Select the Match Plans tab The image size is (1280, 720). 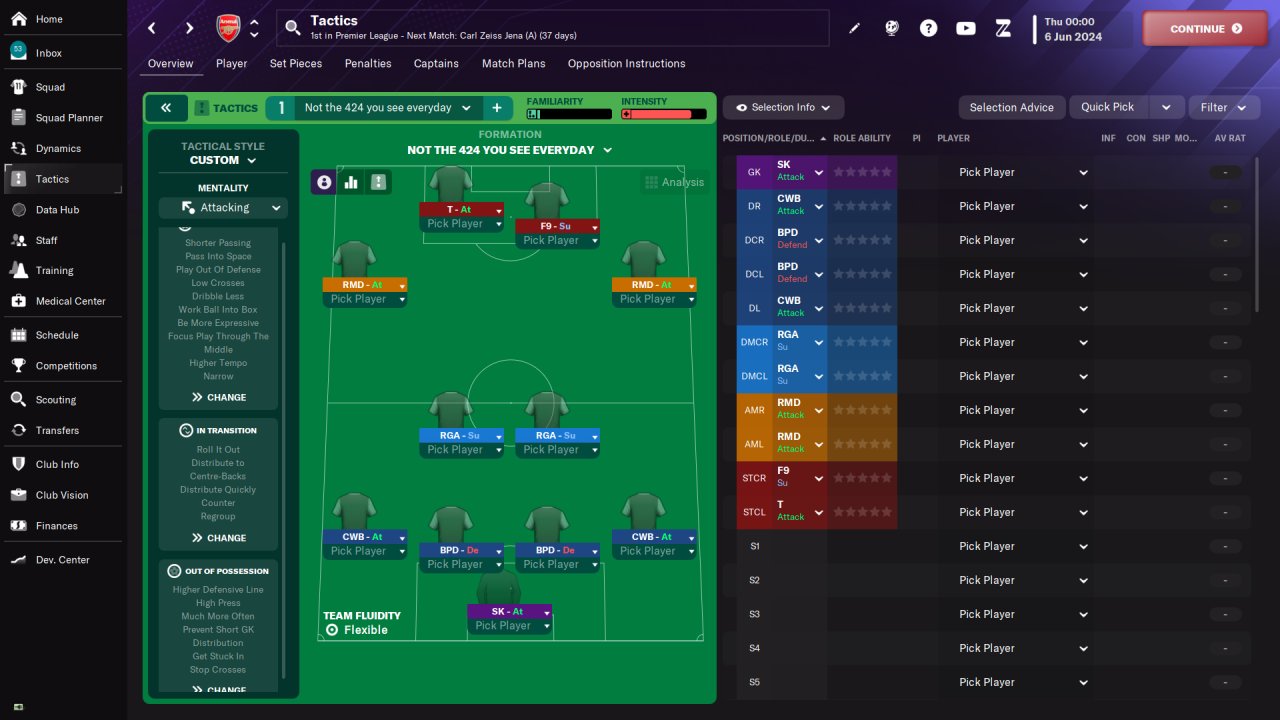(513, 64)
